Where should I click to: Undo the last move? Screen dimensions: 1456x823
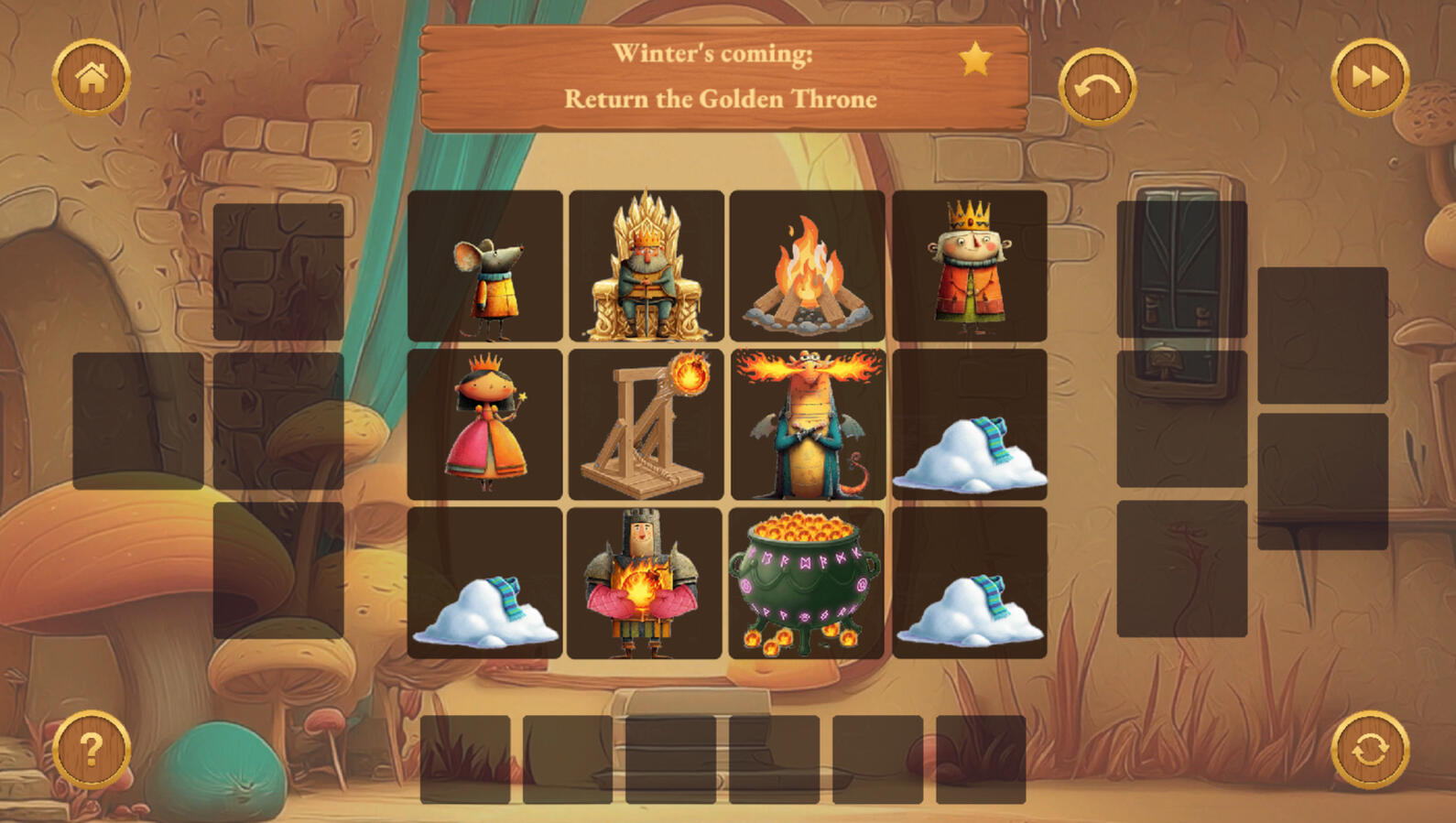(x=1097, y=87)
